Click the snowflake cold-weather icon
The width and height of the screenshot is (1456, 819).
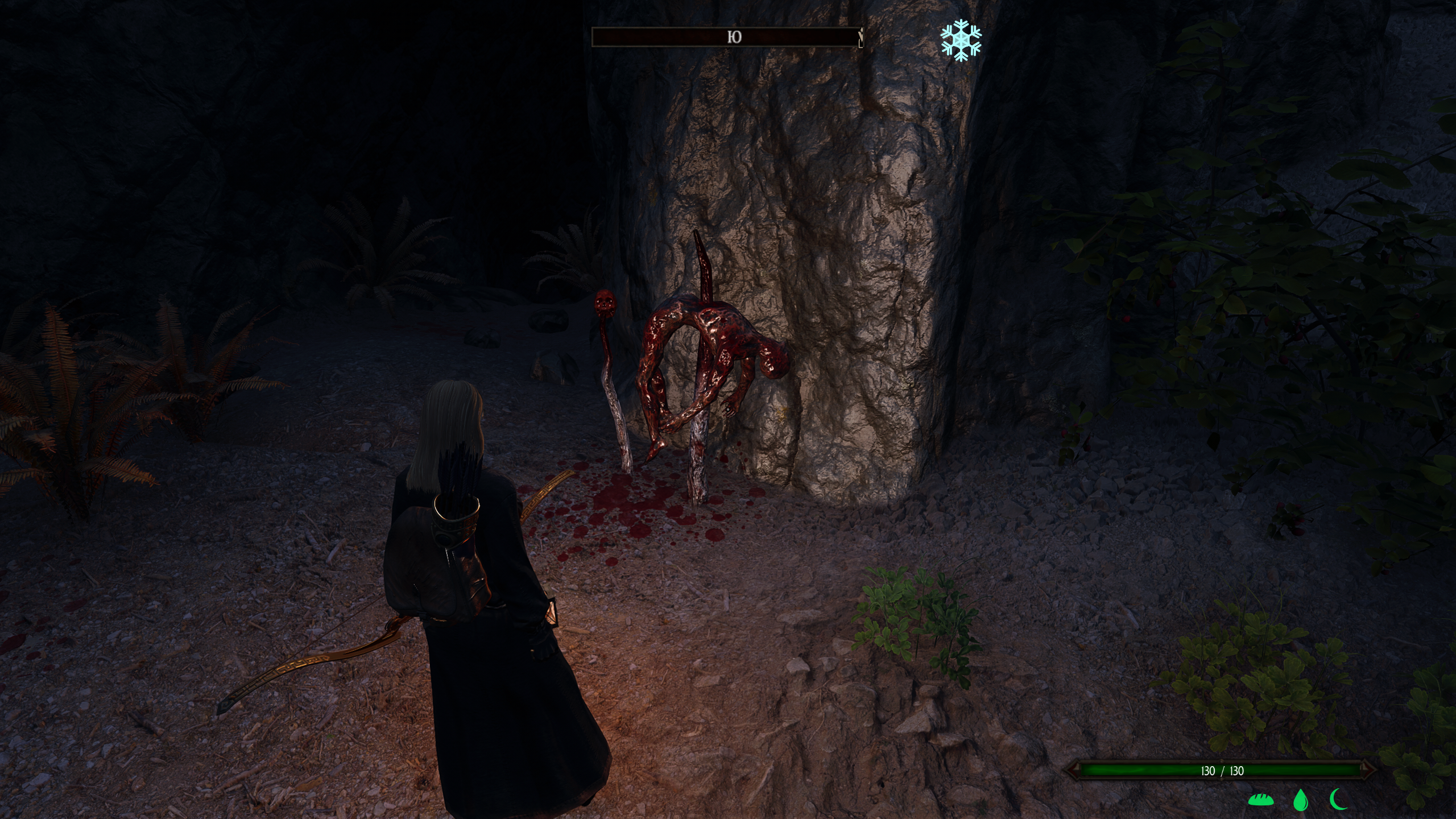click(x=961, y=40)
